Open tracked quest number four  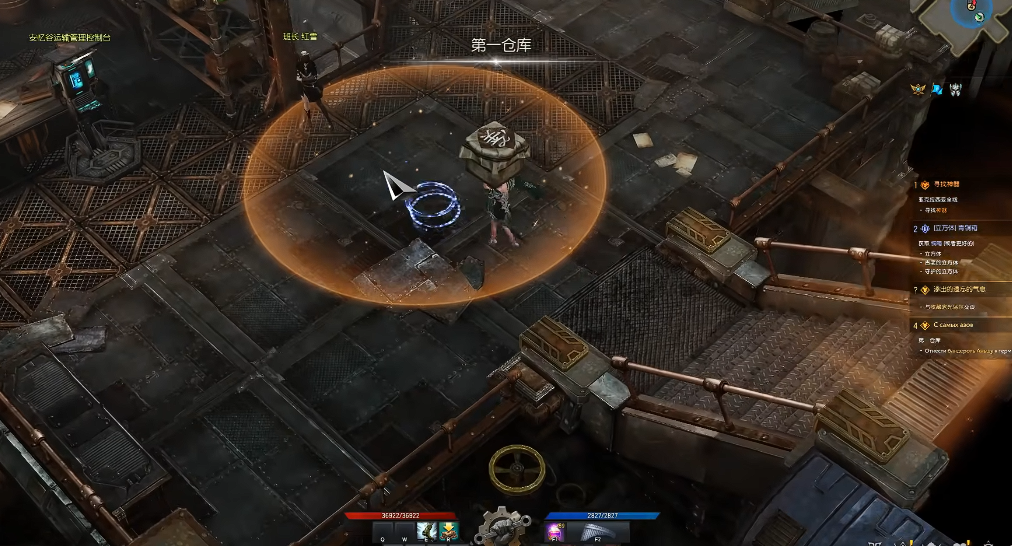point(950,325)
